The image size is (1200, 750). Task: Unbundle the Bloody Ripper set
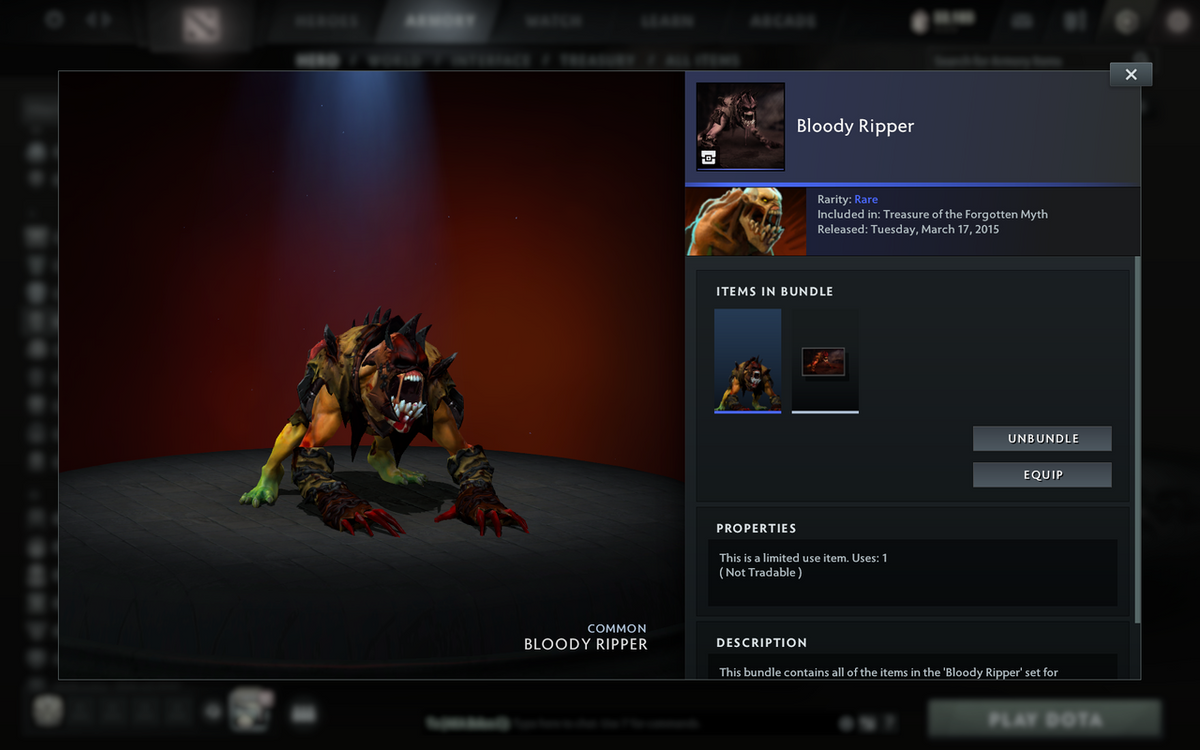point(1042,439)
